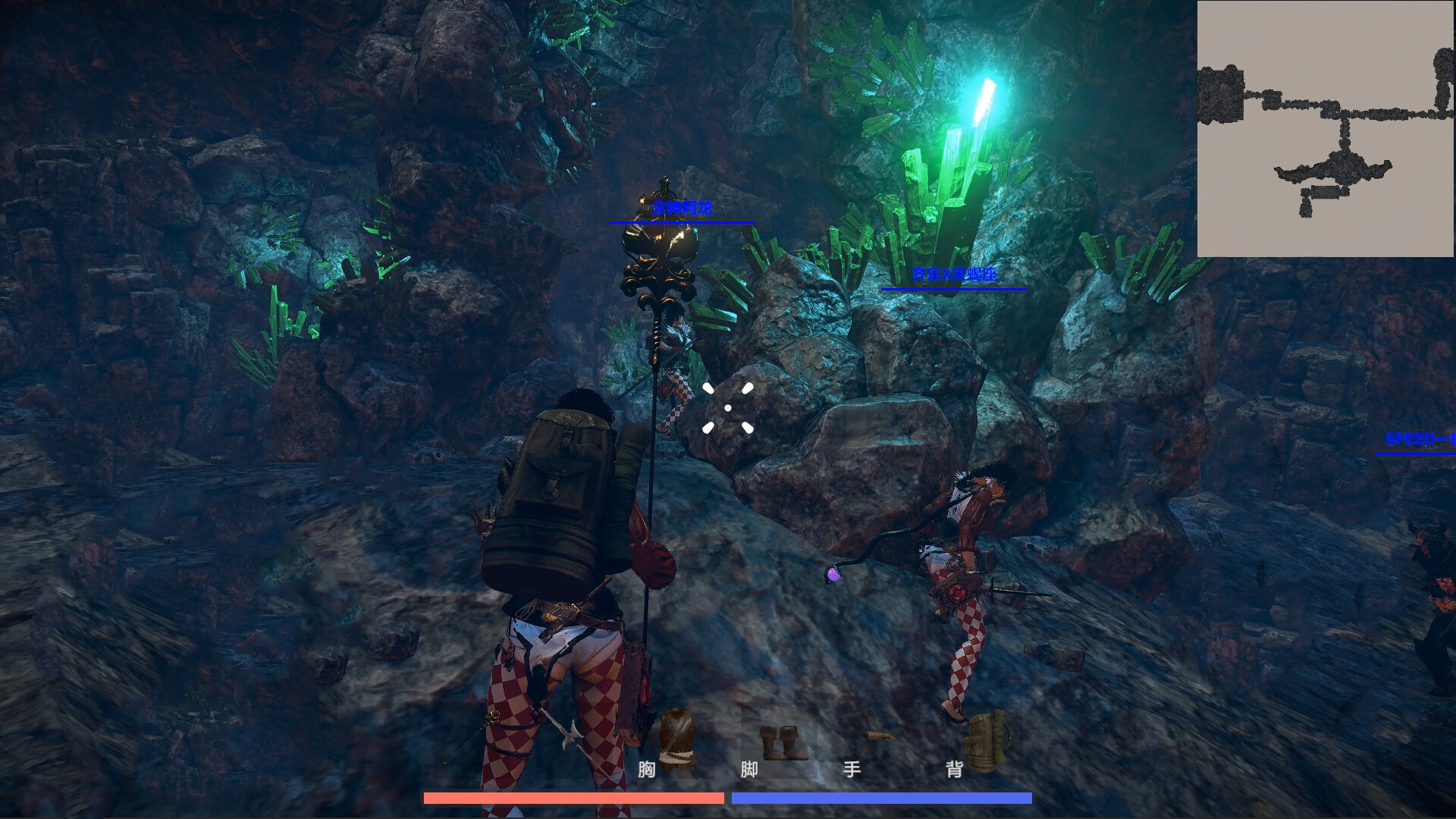Click the 背 slot label text

954,770
